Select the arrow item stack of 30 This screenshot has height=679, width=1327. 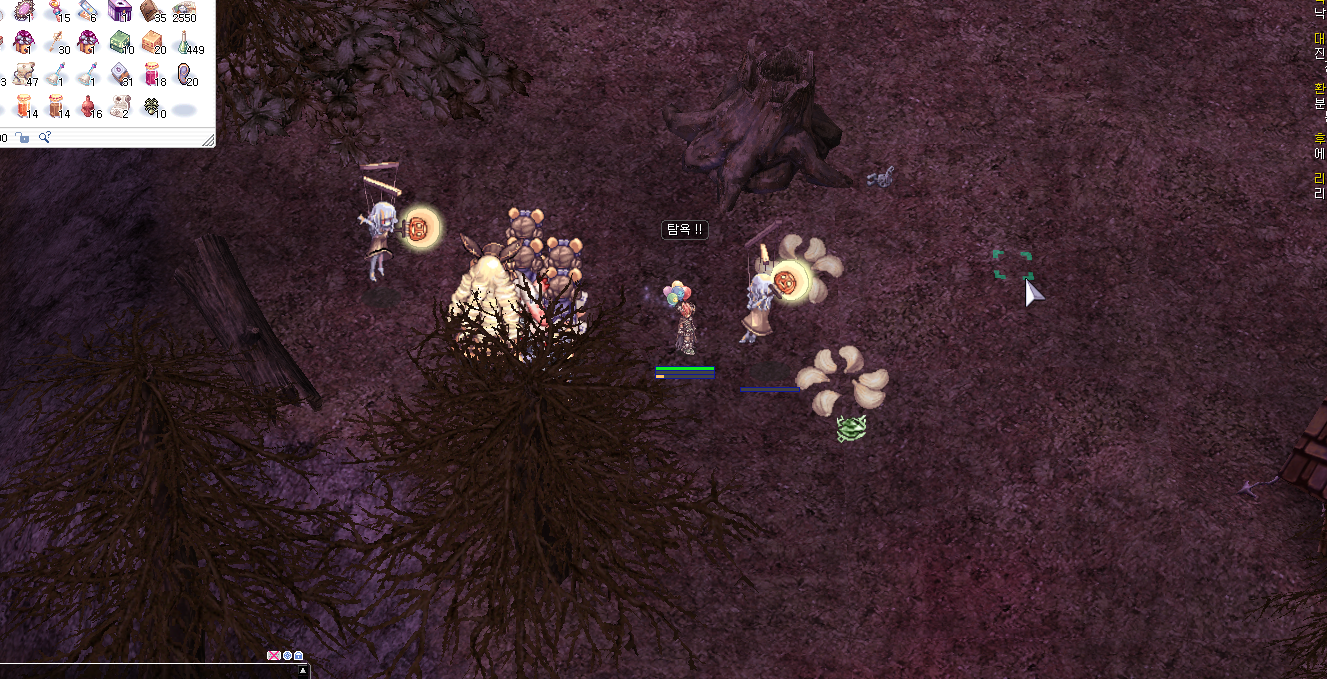[x=56, y=42]
